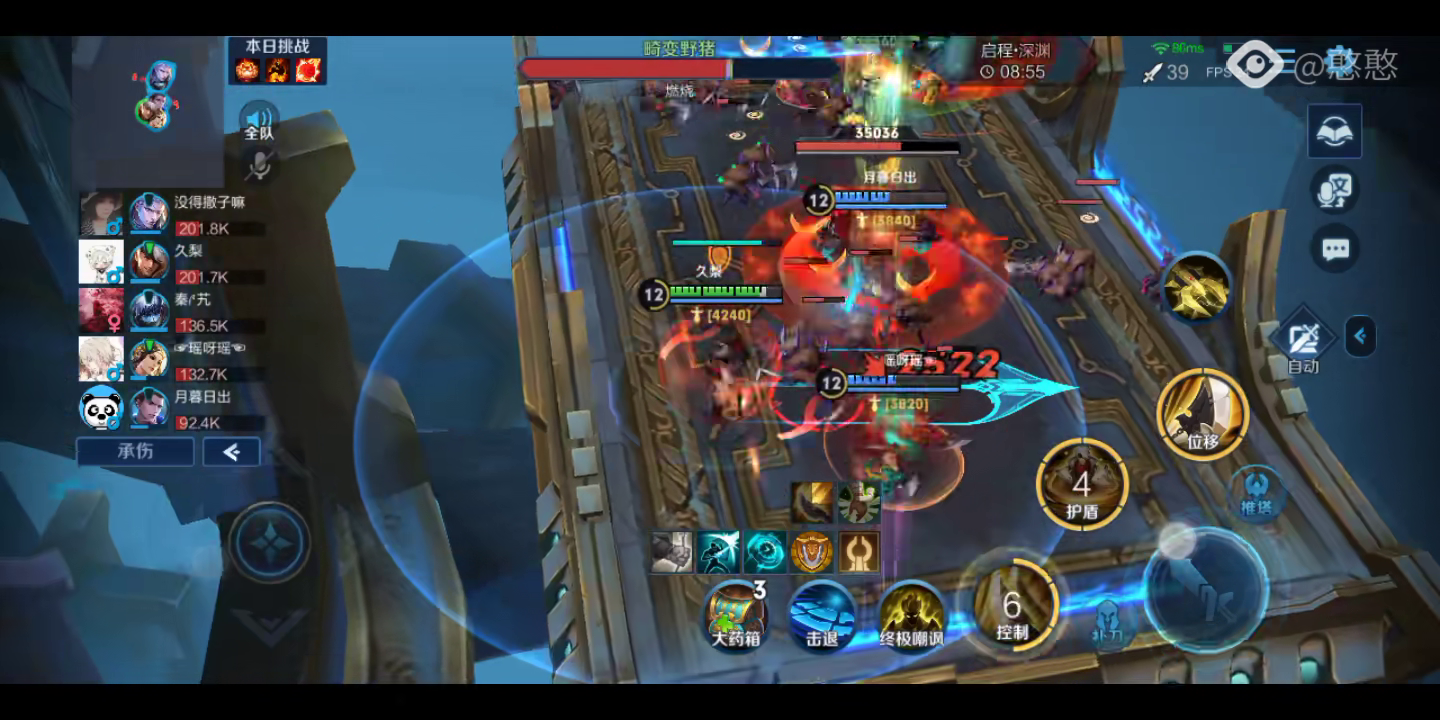This screenshot has height=720, width=1440.
Task: Select the 推塔 tower-attack button
Action: click(x=1255, y=494)
